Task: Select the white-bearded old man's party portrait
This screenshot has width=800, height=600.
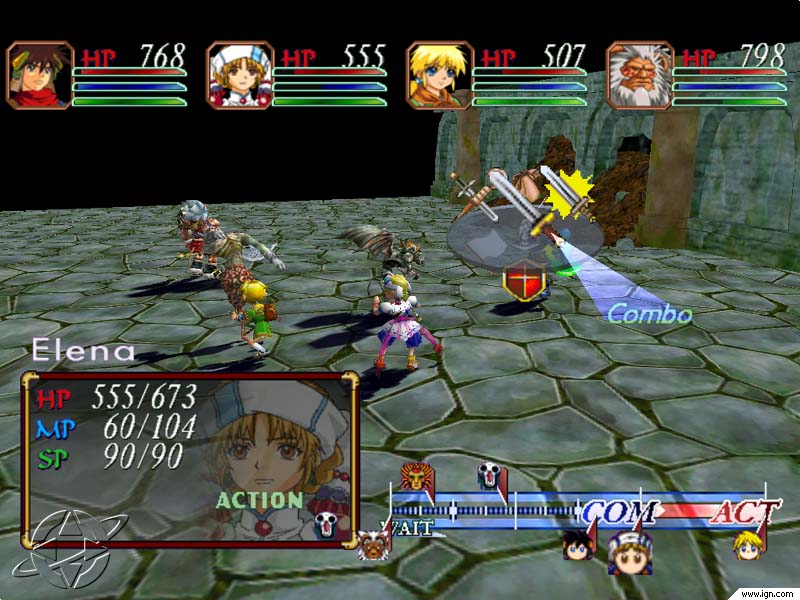Action: point(640,75)
